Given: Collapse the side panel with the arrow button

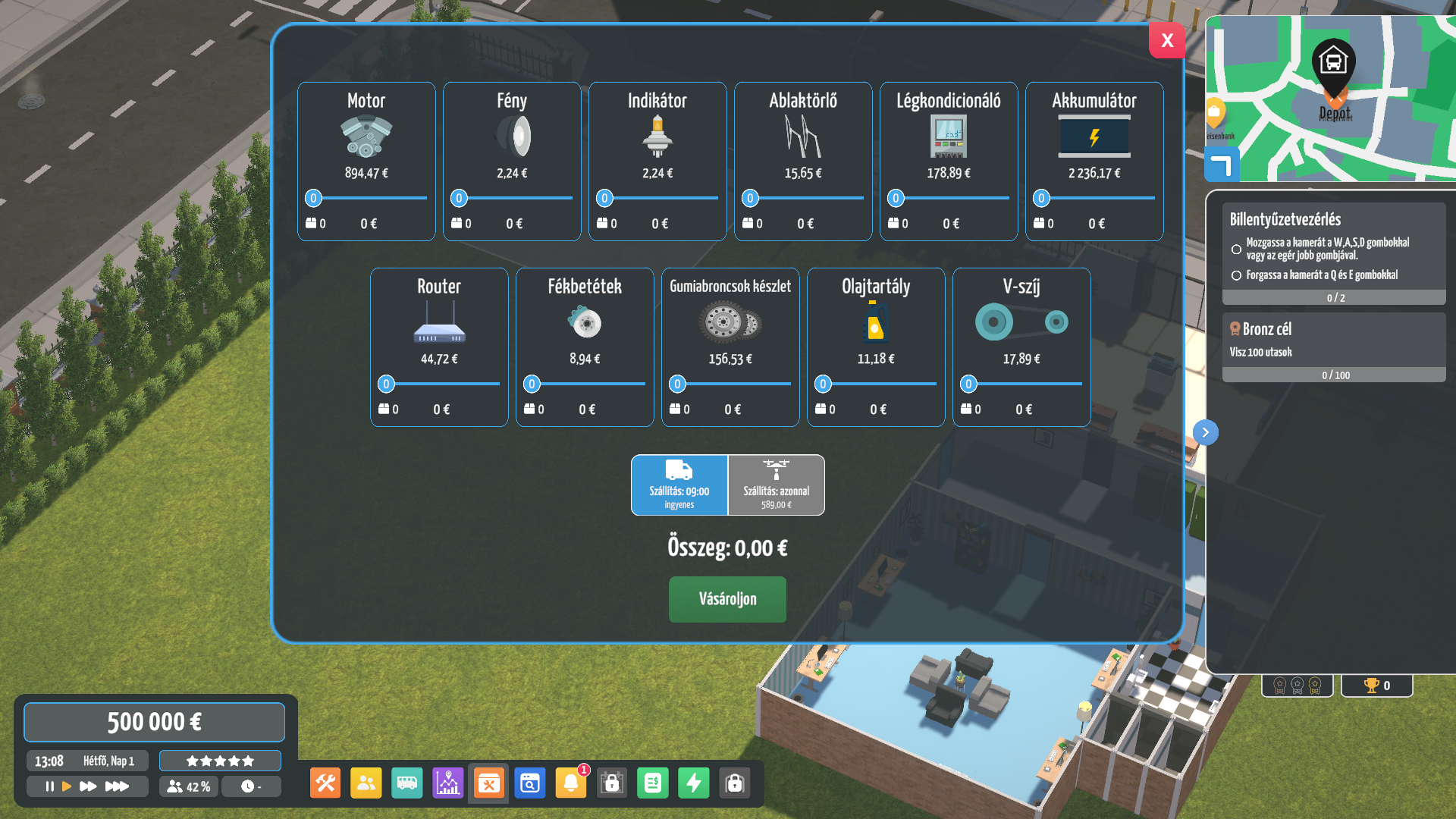Looking at the screenshot, I should (1206, 432).
